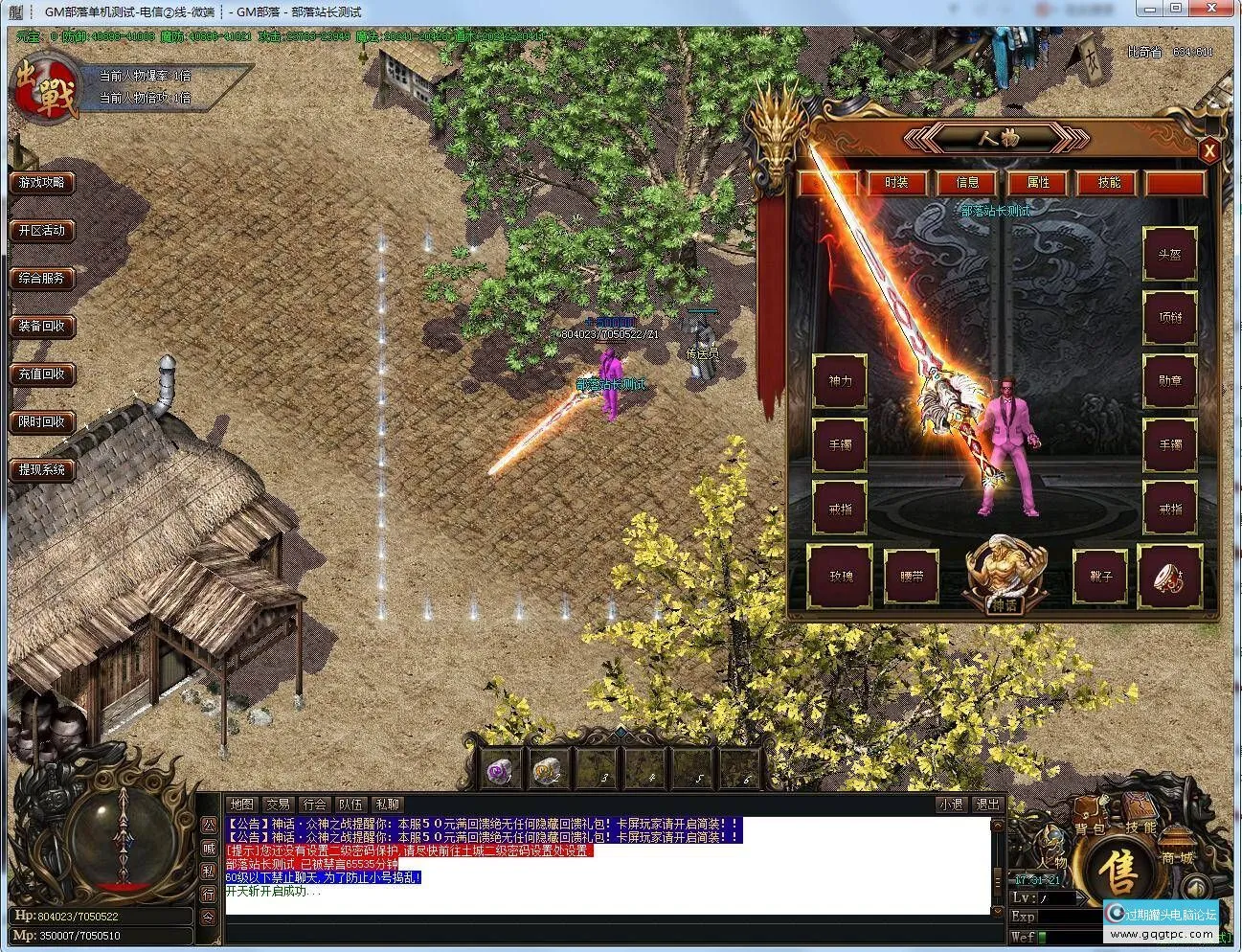Select the 项链 necklace slot
The image size is (1242, 952).
pyautogui.click(x=1170, y=317)
